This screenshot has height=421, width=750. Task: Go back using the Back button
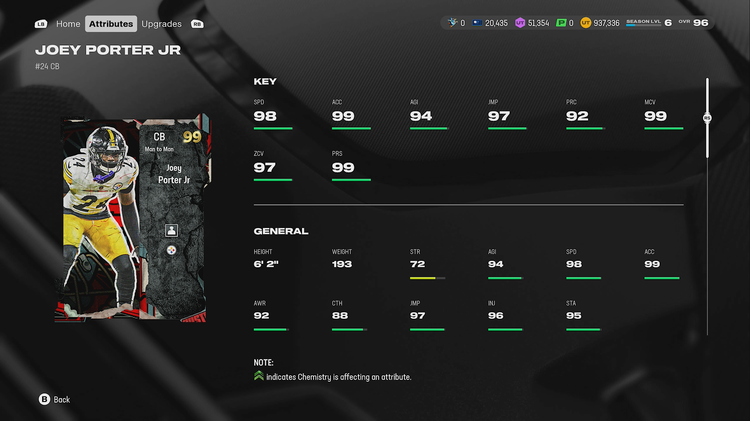click(54, 399)
